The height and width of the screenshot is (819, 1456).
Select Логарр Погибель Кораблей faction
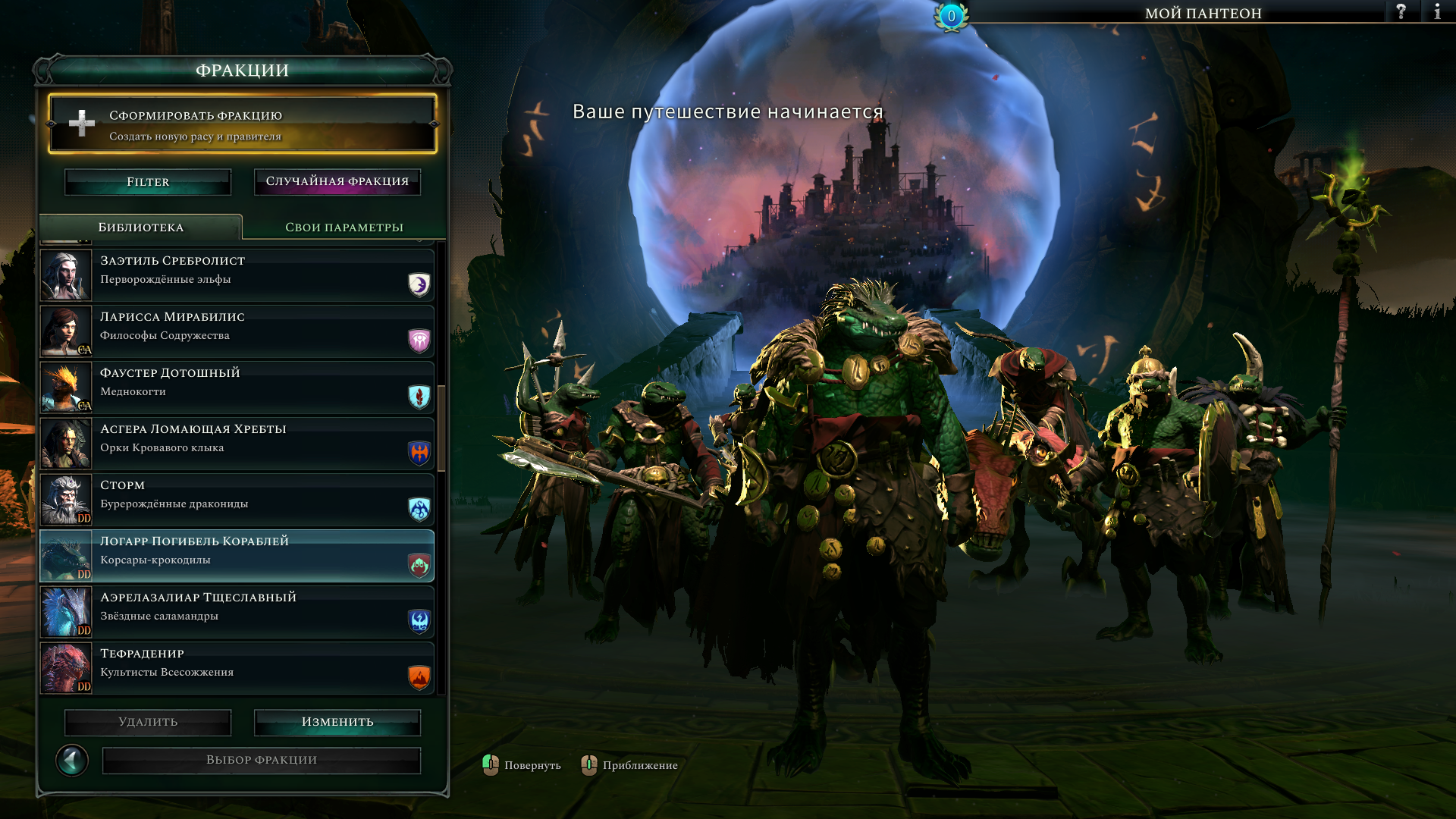(x=237, y=556)
